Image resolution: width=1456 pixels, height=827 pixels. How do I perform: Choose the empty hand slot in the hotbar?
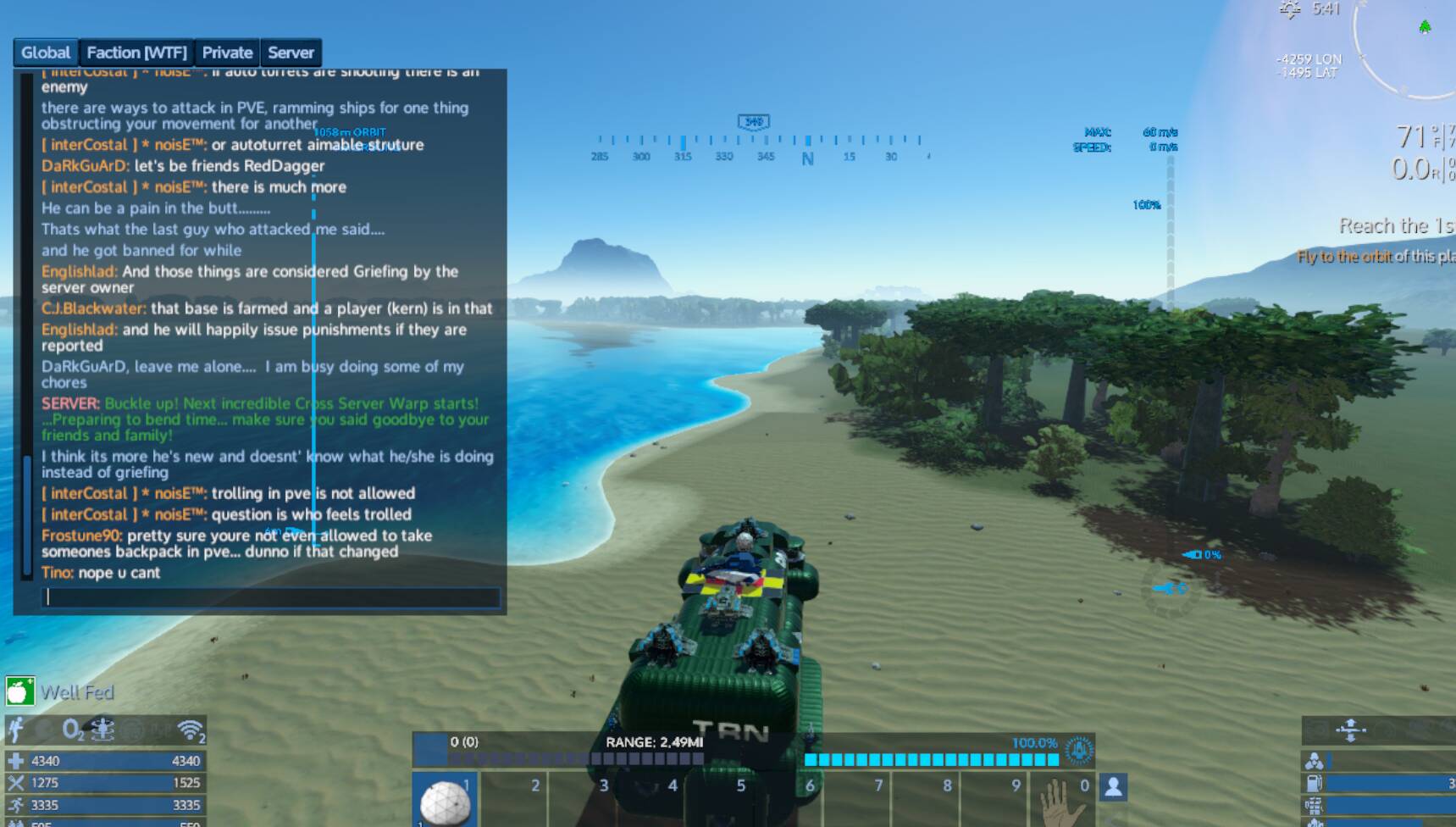1062,800
